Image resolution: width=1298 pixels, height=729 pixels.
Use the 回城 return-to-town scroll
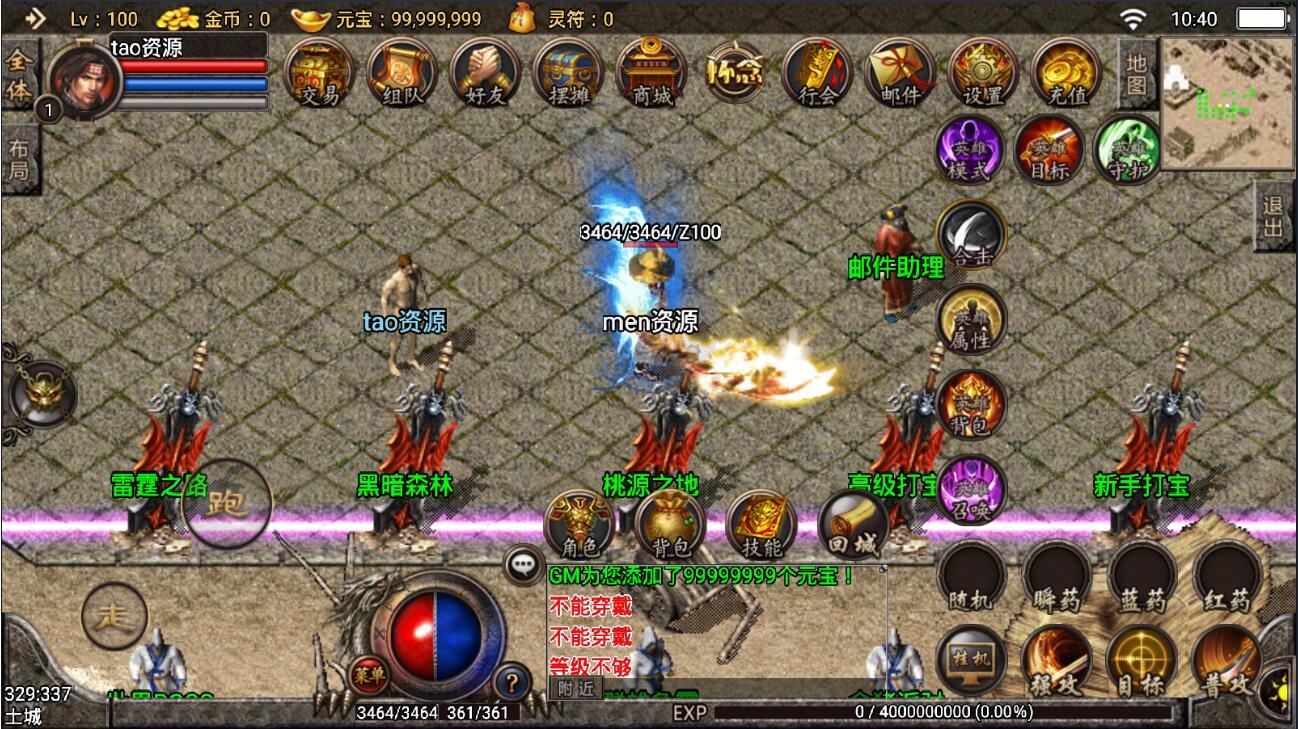click(853, 524)
